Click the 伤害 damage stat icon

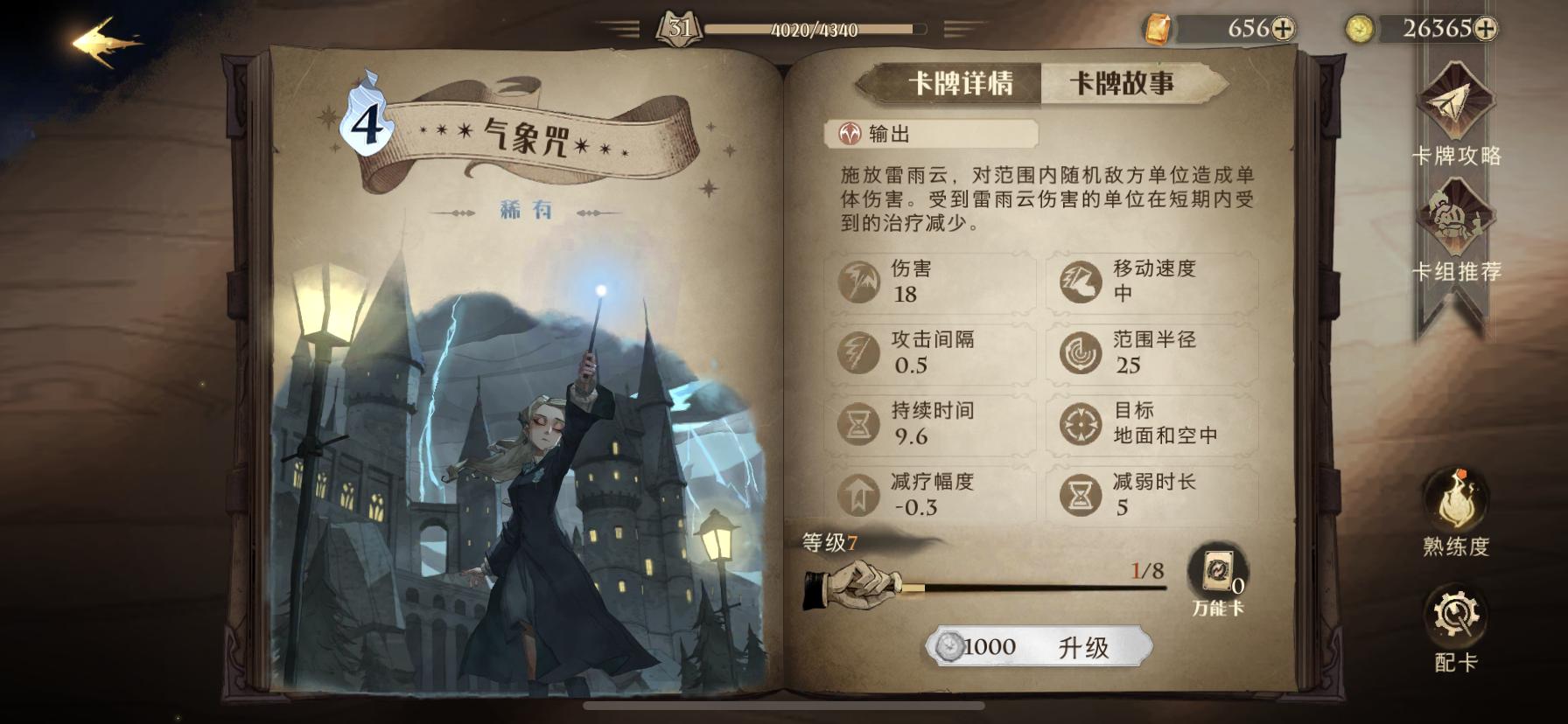tap(861, 282)
